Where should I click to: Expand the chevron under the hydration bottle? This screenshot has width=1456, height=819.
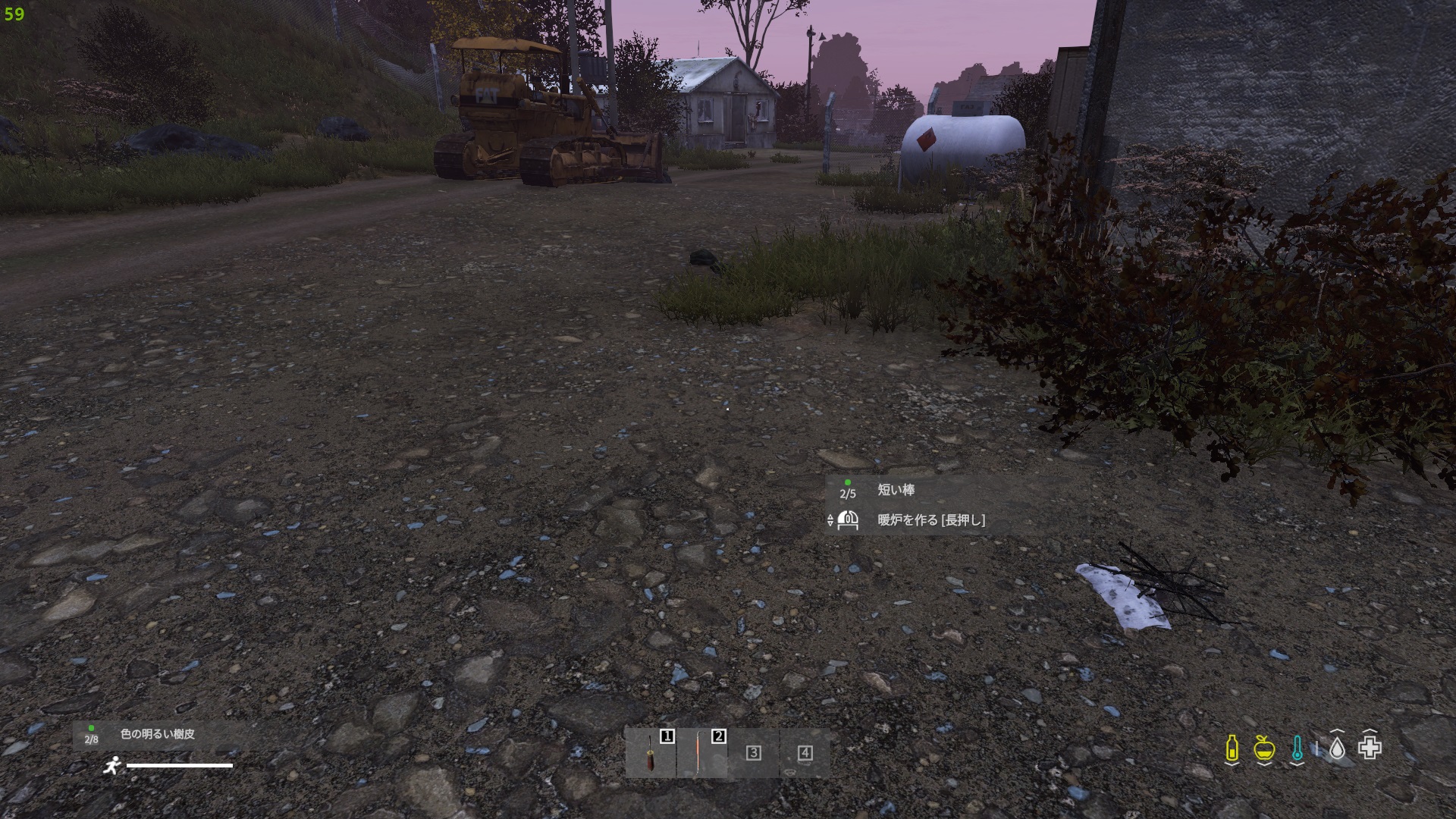(x=1232, y=764)
